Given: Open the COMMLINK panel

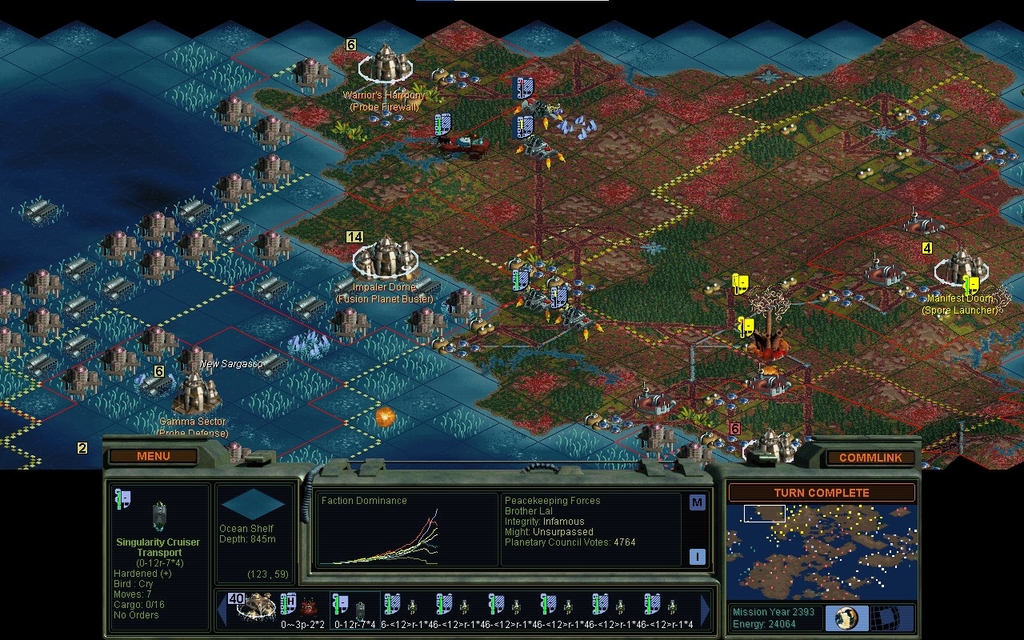Looking at the screenshot, I should 869,458.
